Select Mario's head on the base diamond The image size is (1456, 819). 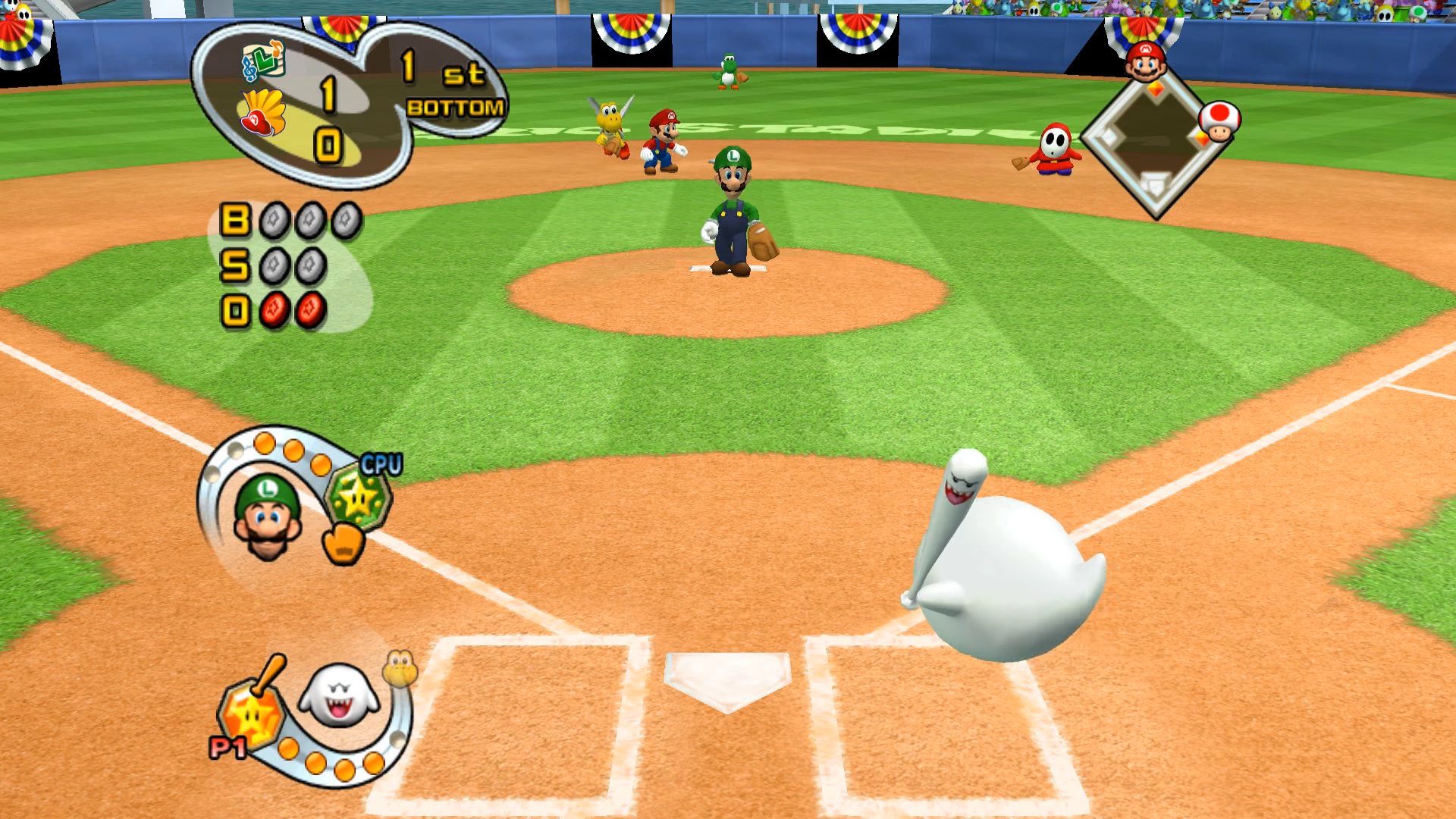click(1145, 62)
